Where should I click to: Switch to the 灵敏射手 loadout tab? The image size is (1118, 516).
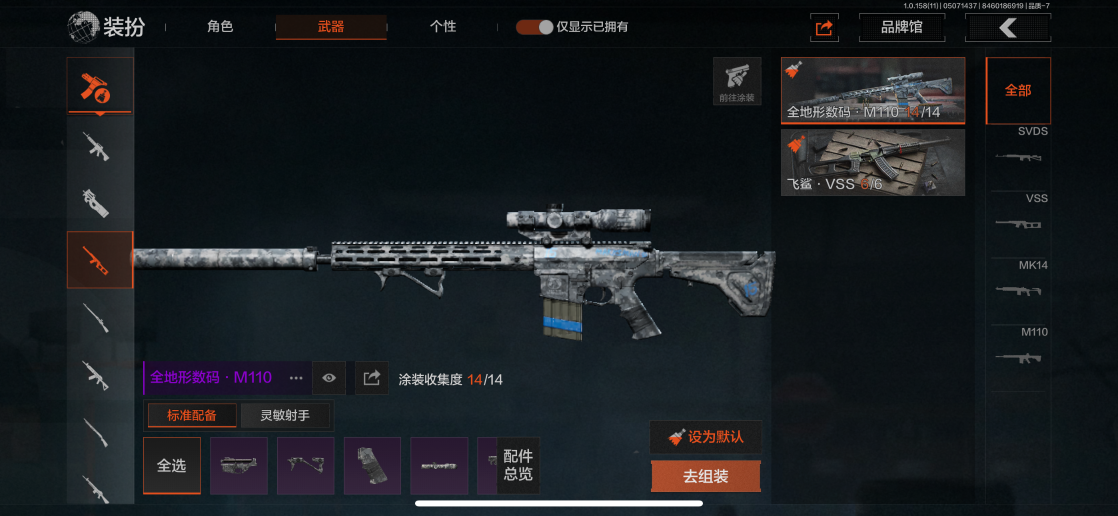point(286,415)
